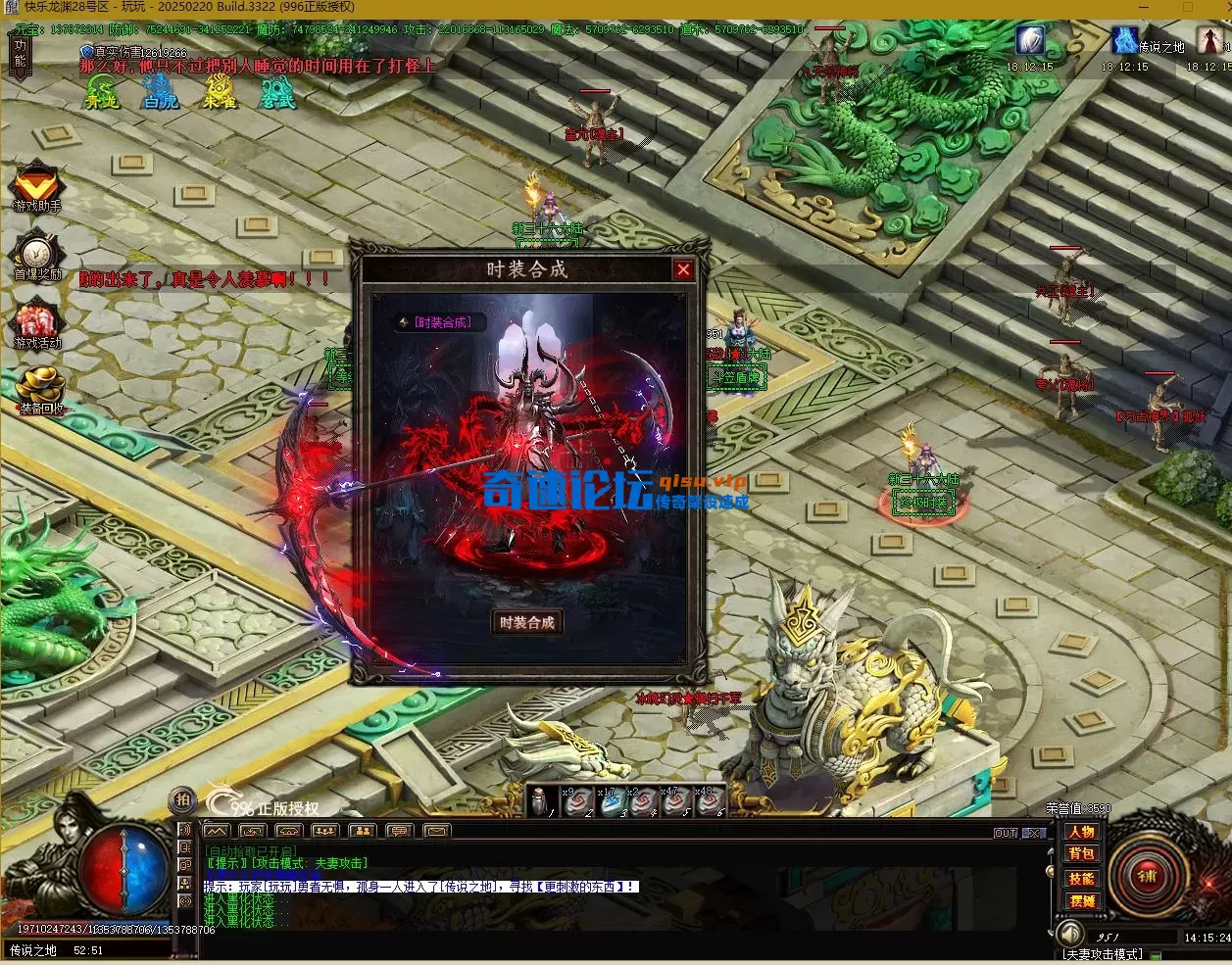Select the 玄武 teal tortoise emblem

click(277, 92)
